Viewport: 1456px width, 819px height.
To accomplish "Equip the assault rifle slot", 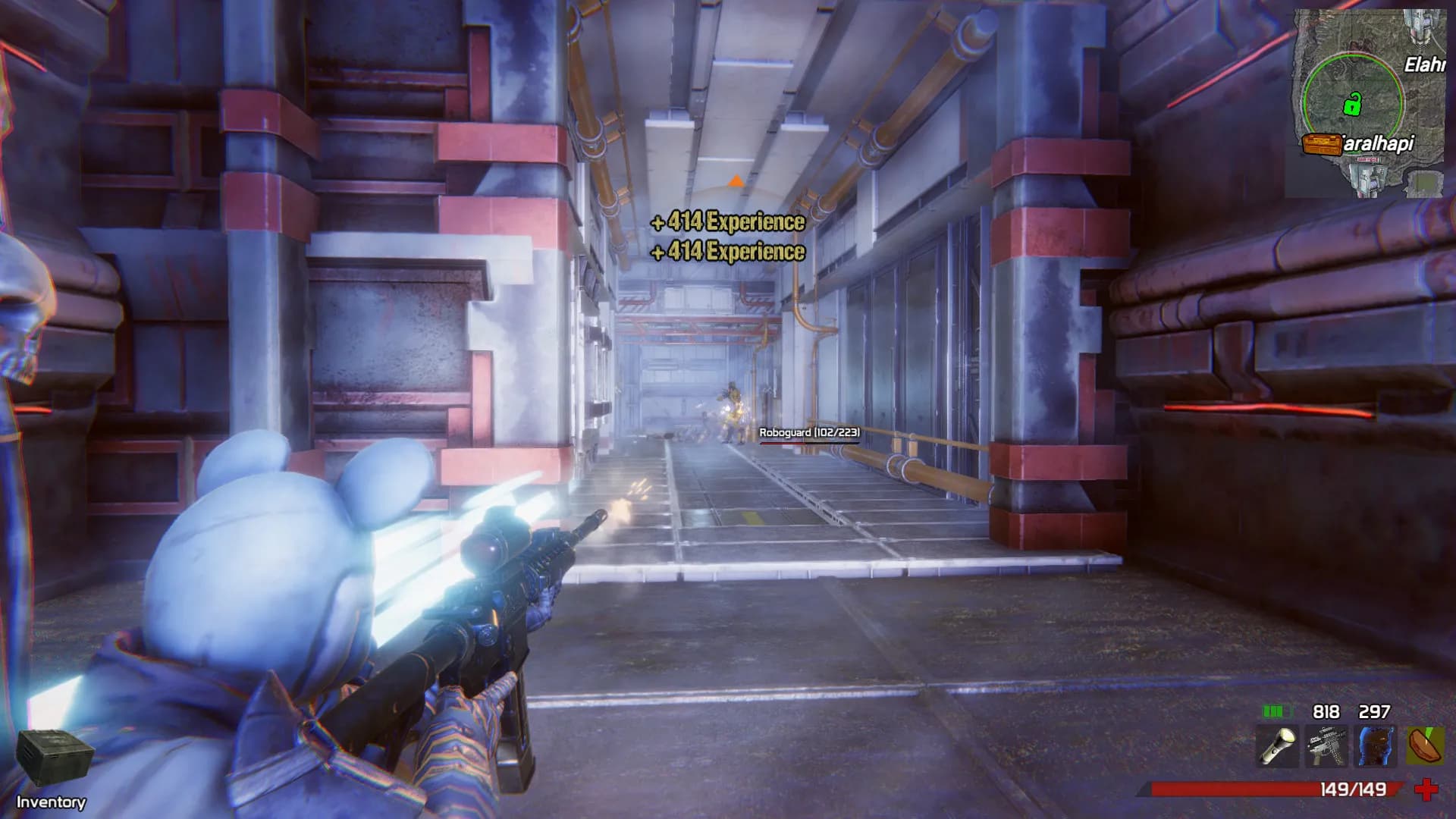I will (x=1326, y=746).
